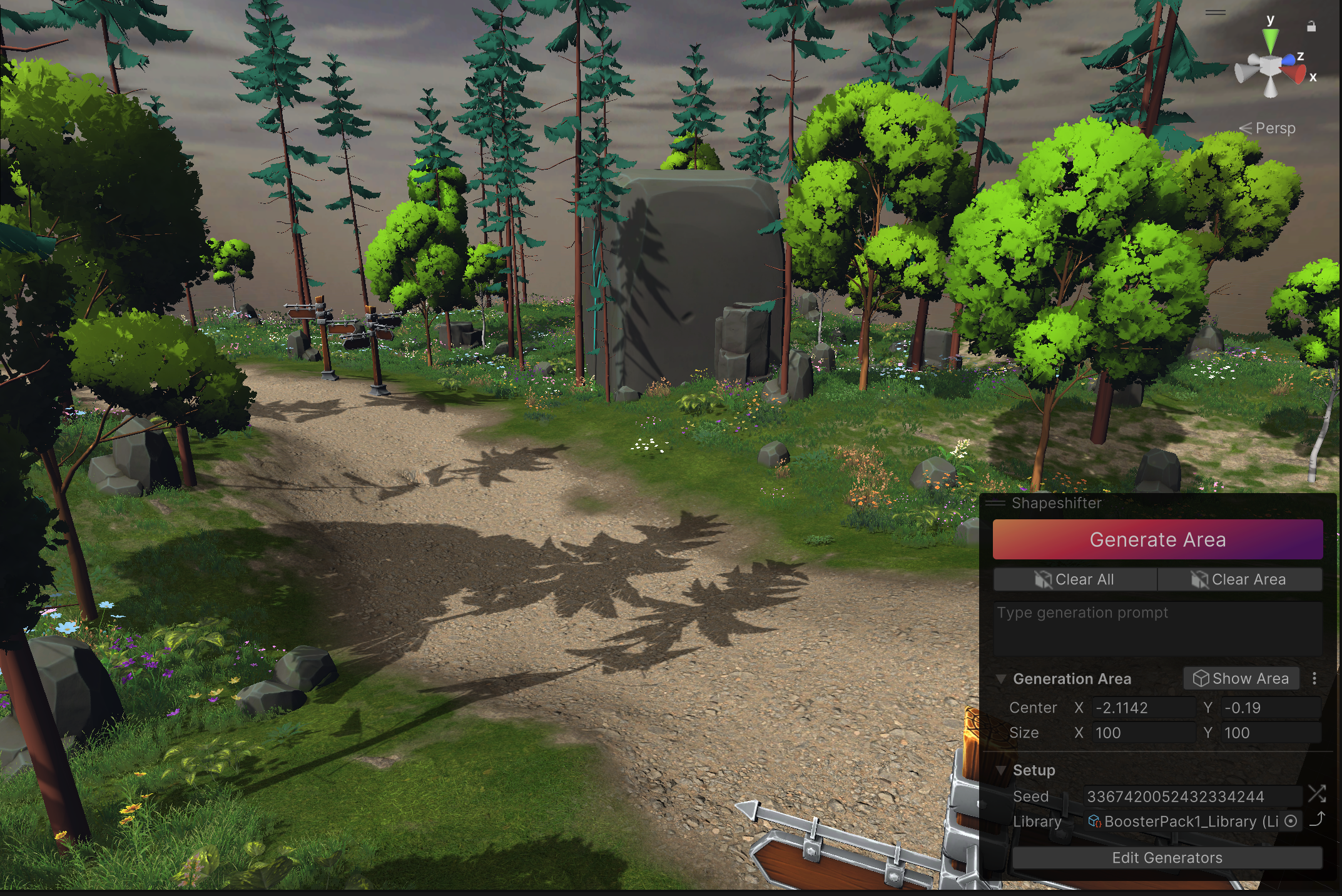This screenshot has width=1342, height=896.
Task: Change the Size Y field
Action: coord(1271,733)
